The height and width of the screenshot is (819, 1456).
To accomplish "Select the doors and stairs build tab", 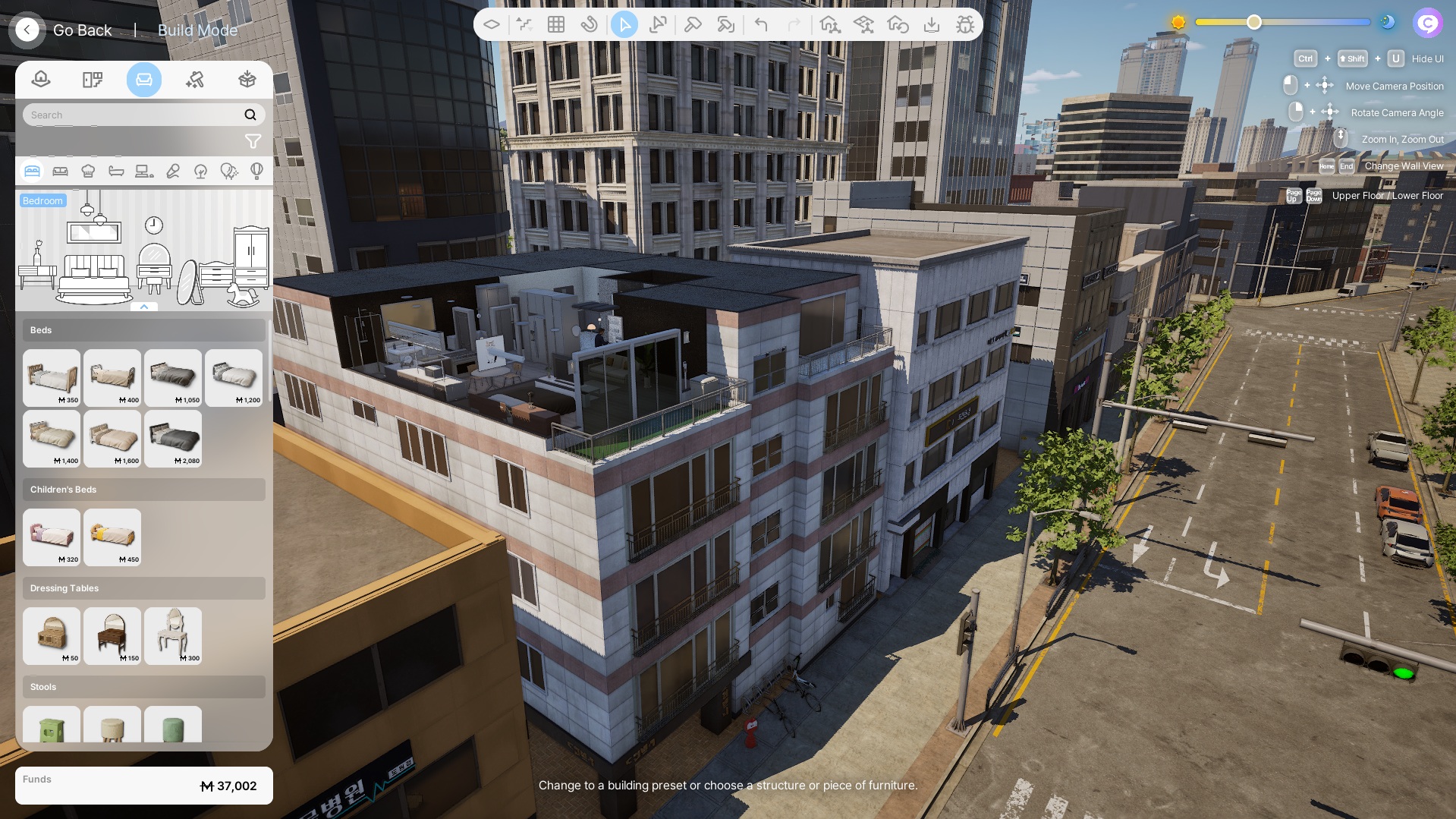I will [93, 80].
